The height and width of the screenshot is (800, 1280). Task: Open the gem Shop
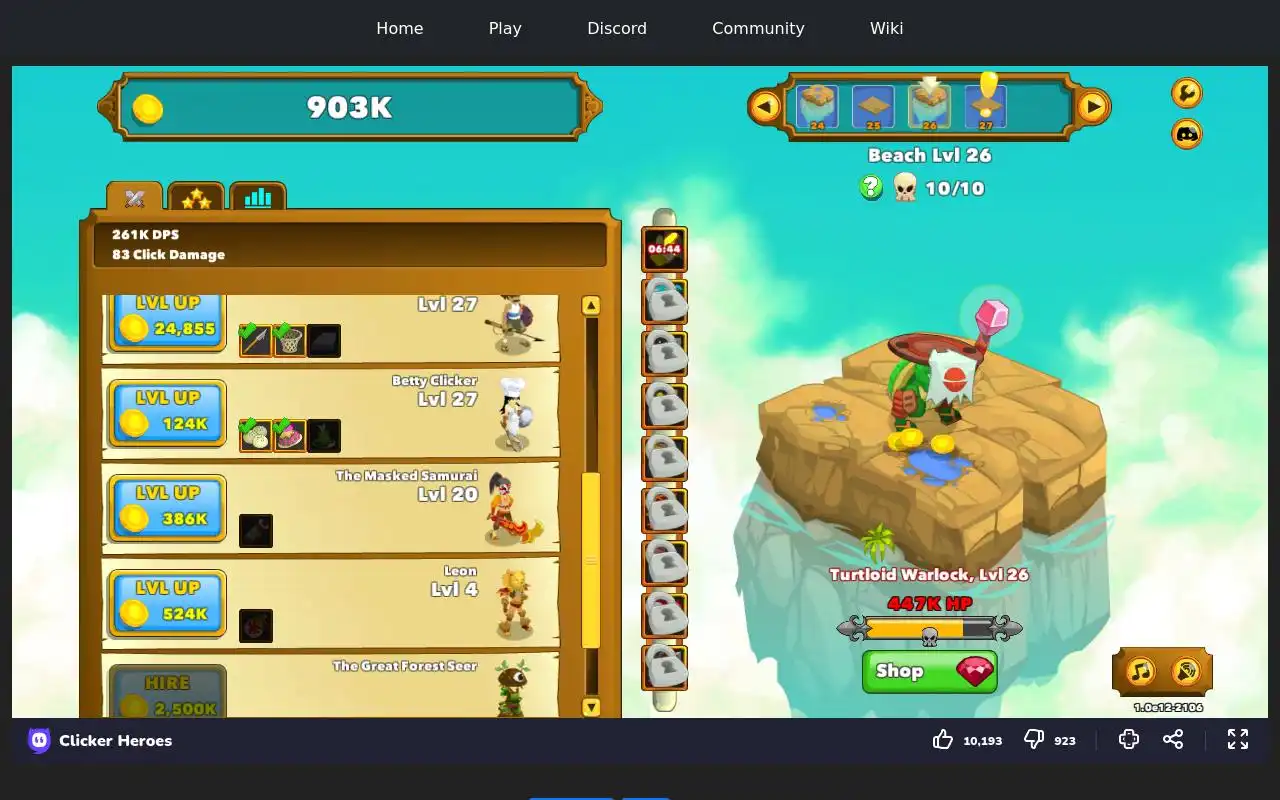click(x=929, y=671)
